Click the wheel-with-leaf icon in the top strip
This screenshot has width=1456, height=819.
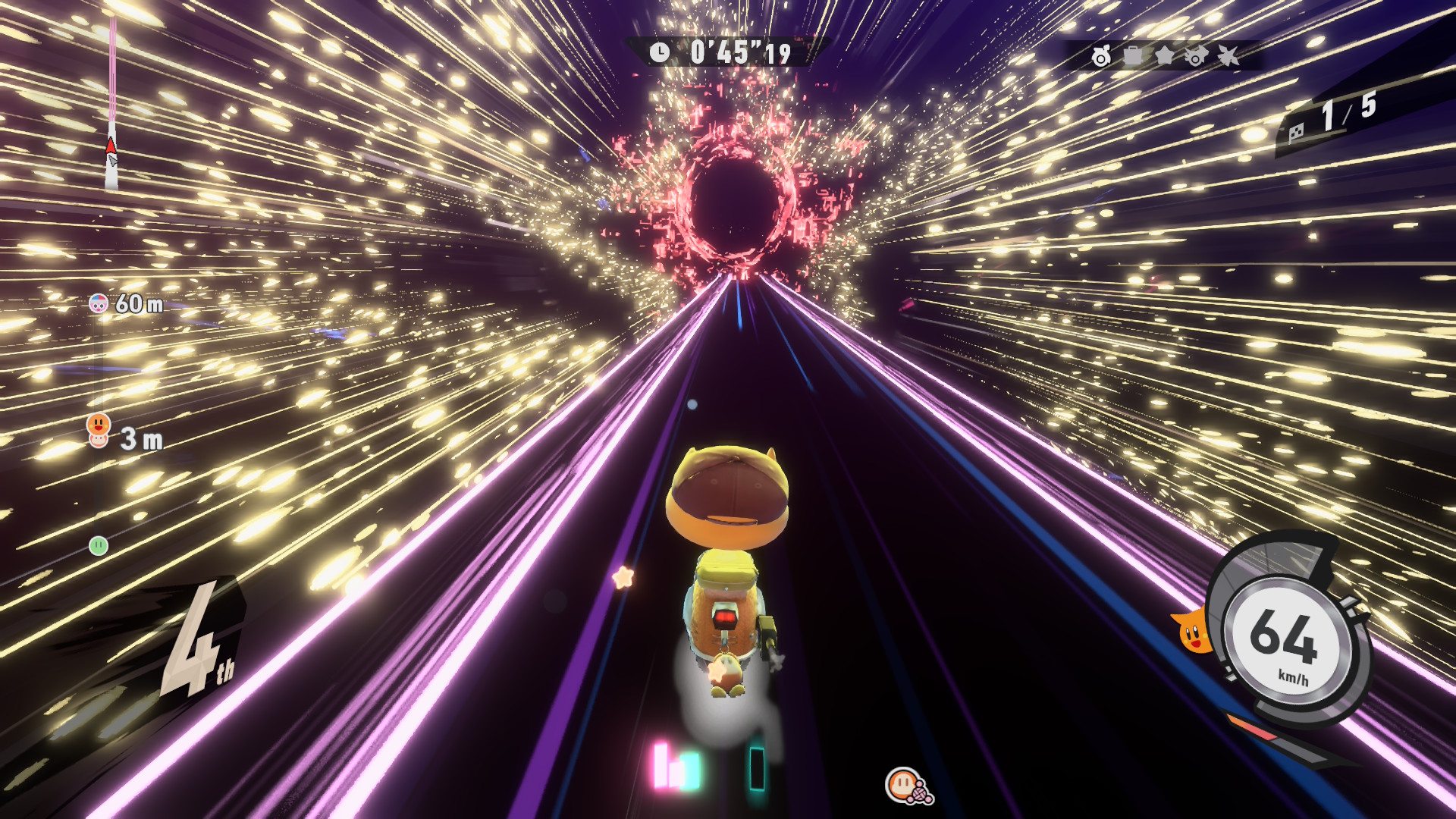click(1101, 56)
